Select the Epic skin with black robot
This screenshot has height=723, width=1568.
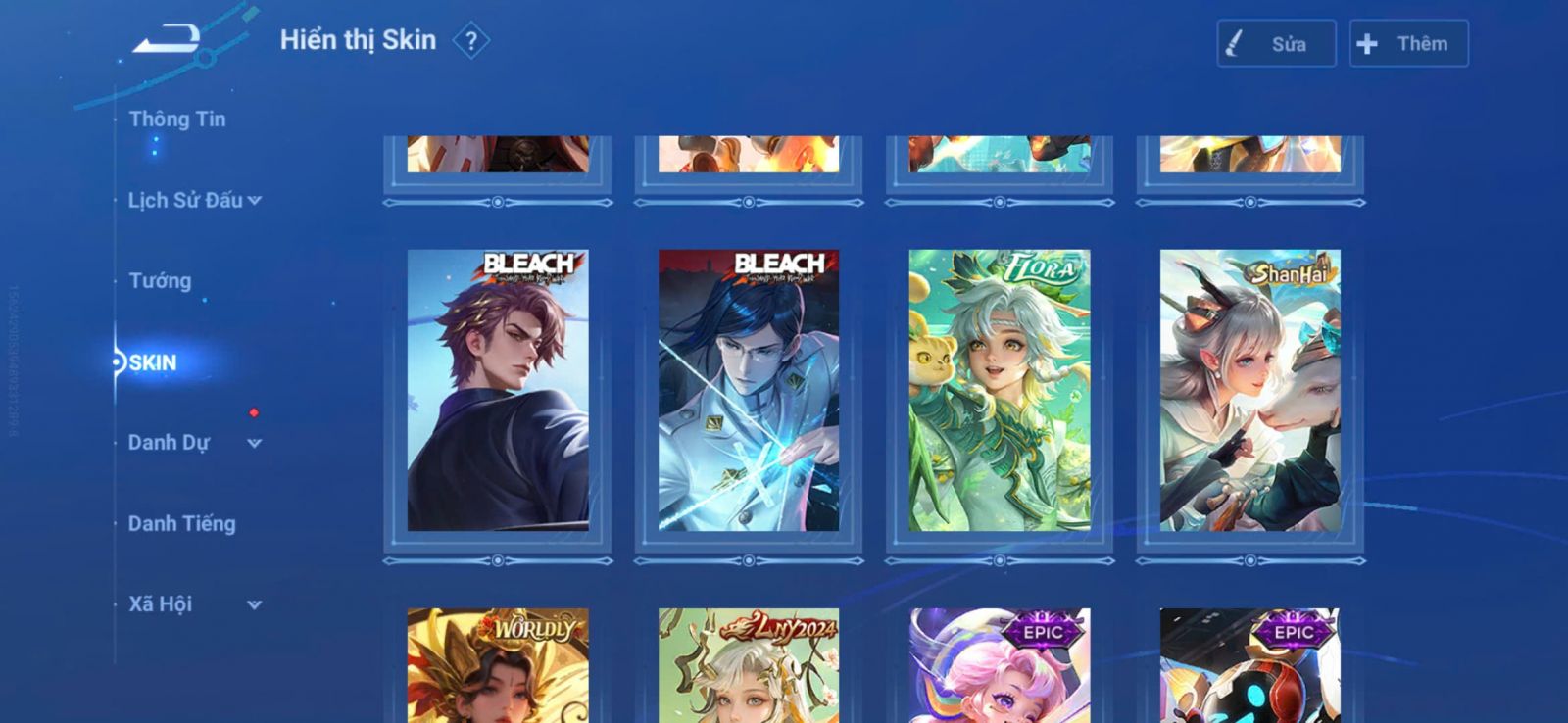tap(1250, 666)
